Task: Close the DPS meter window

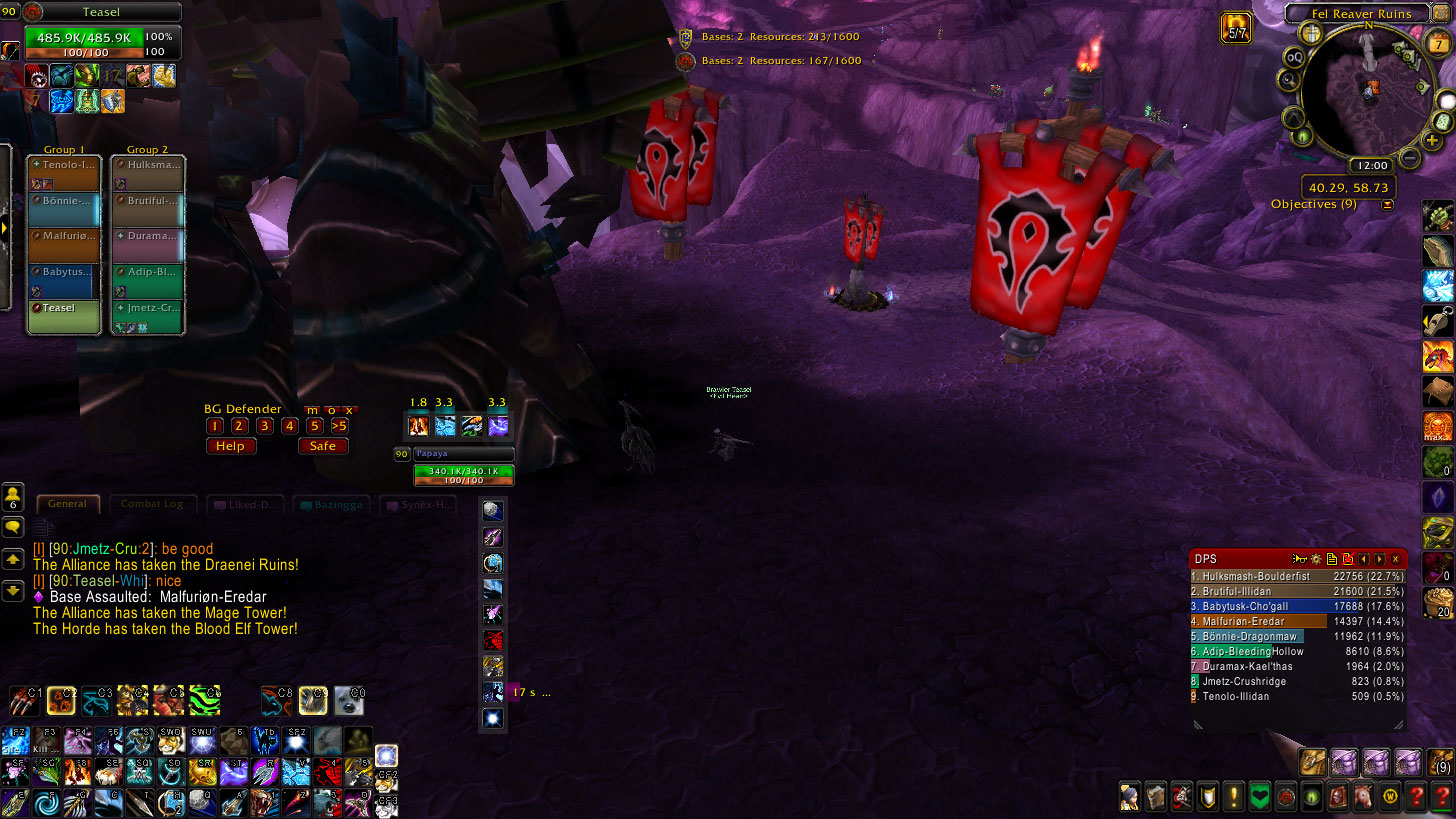Action: (1396, 559)
